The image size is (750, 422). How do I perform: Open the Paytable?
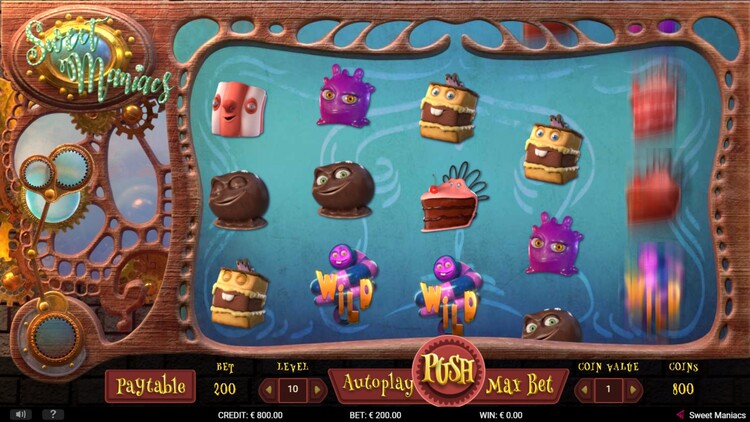(x=150, y=386)
